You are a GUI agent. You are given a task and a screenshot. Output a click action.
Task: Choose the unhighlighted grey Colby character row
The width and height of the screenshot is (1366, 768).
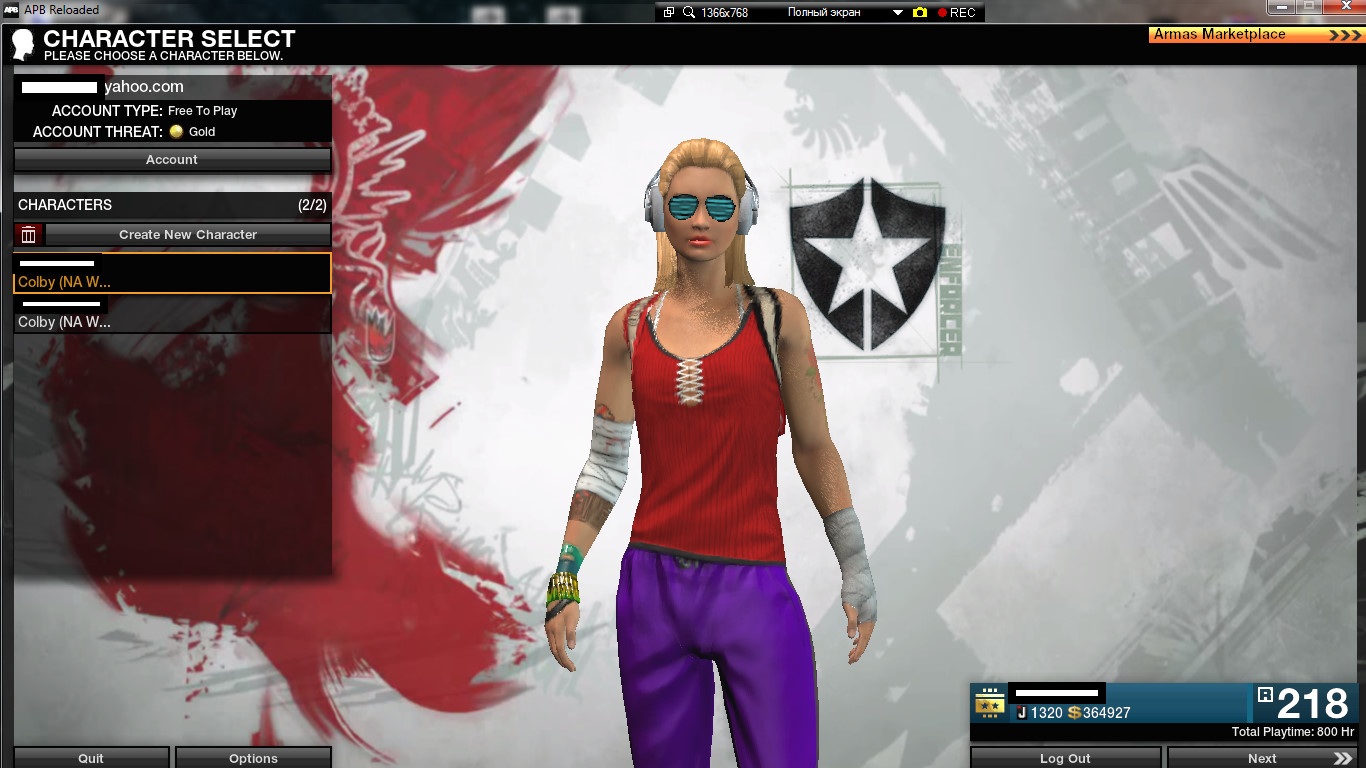click(172, 314)
